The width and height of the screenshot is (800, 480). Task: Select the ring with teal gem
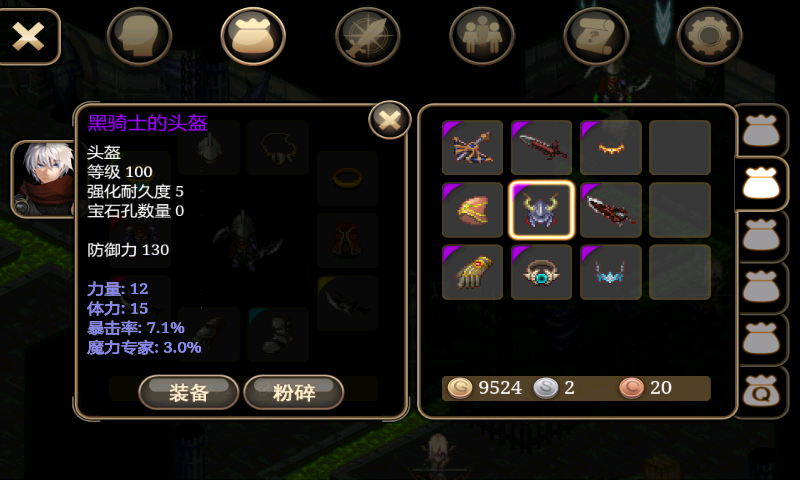542,272
